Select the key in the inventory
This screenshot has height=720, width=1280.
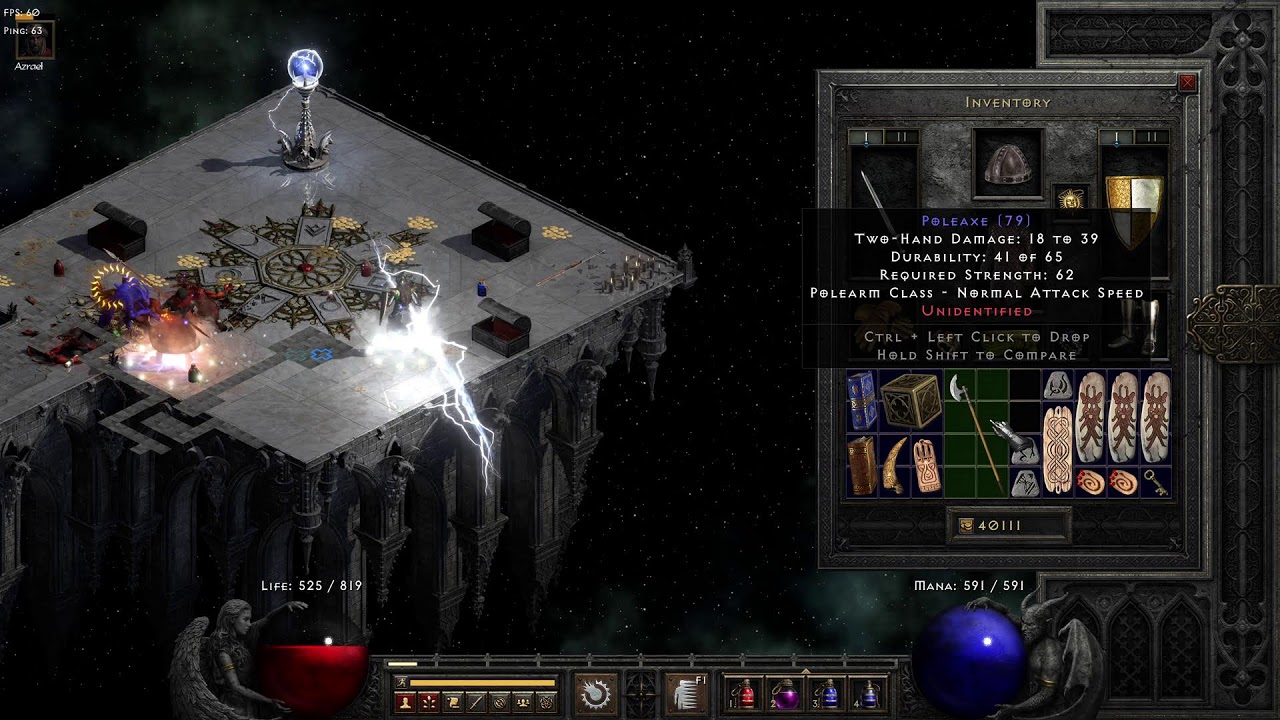point(1155,481)
